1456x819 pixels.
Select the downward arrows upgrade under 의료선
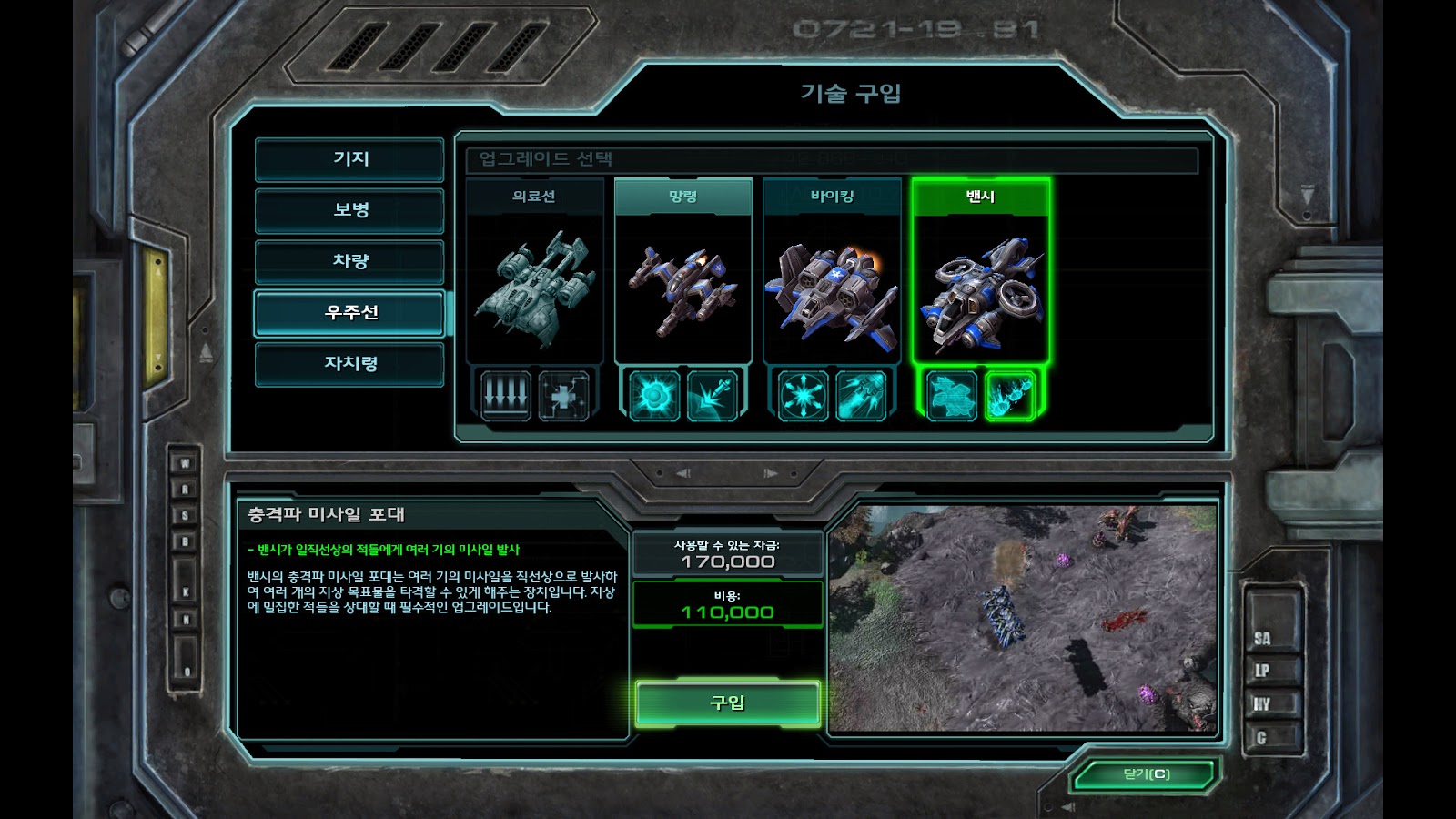click(506, 396)
